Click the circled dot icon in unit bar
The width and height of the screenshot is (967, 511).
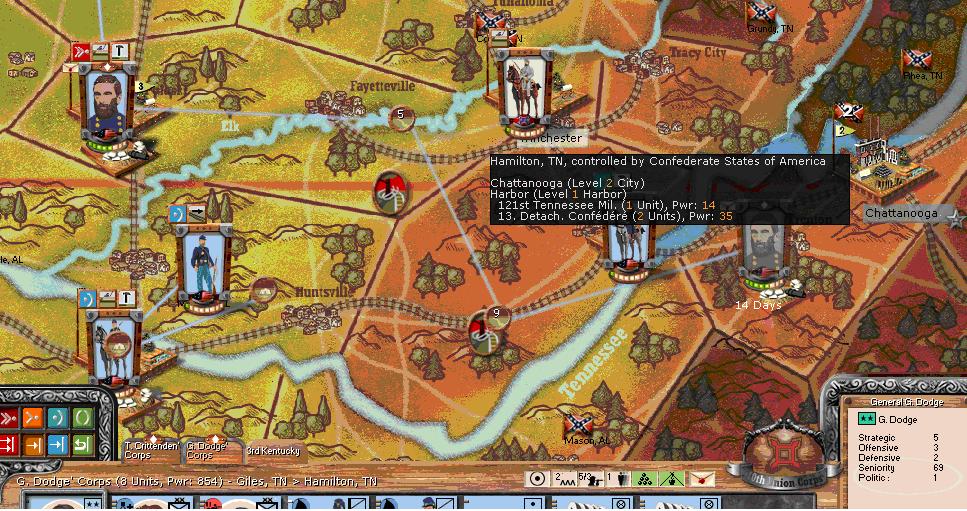pos(538,479)
